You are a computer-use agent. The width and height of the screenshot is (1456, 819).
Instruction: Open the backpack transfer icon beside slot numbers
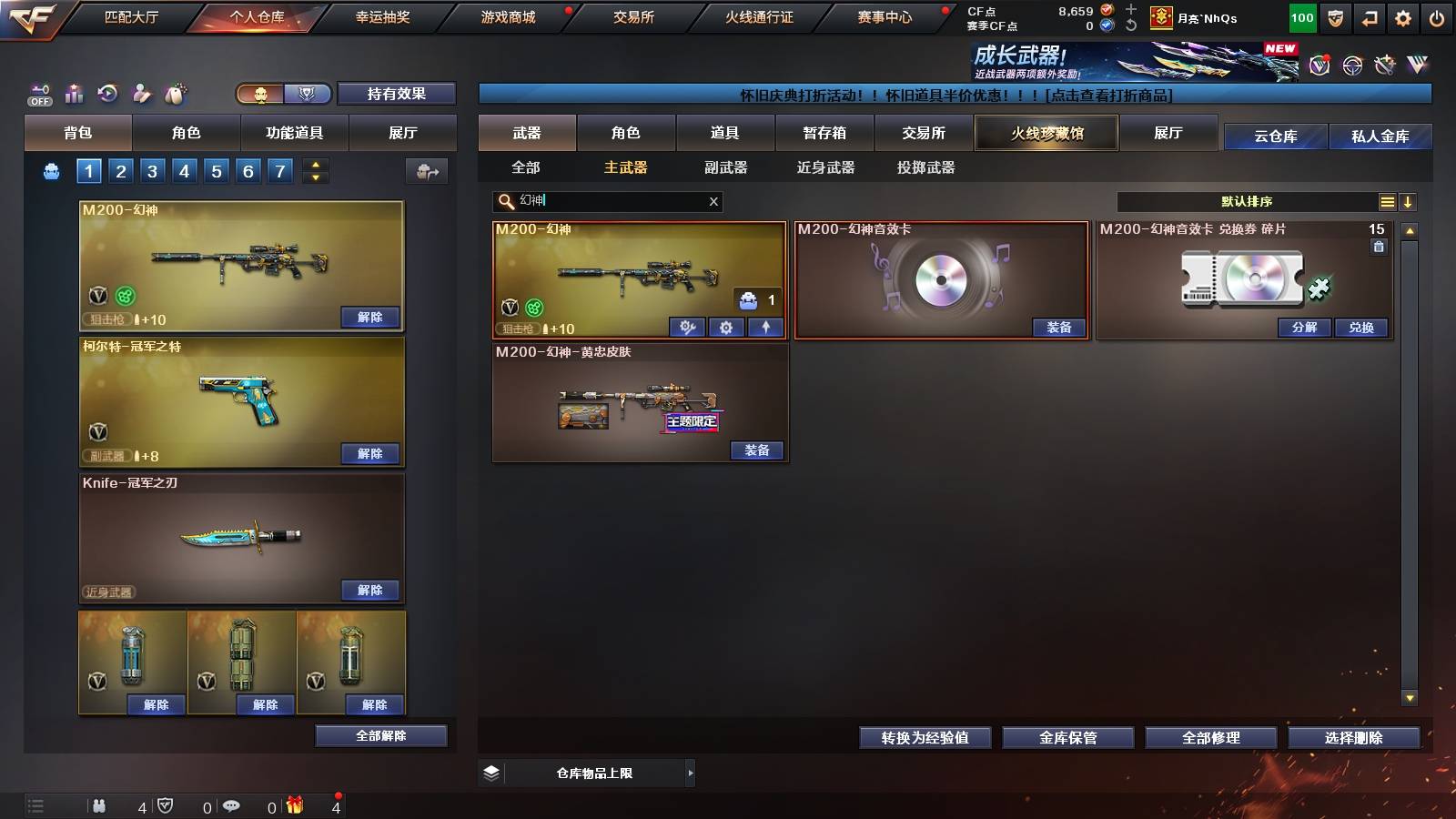click(x=427, y=171)
